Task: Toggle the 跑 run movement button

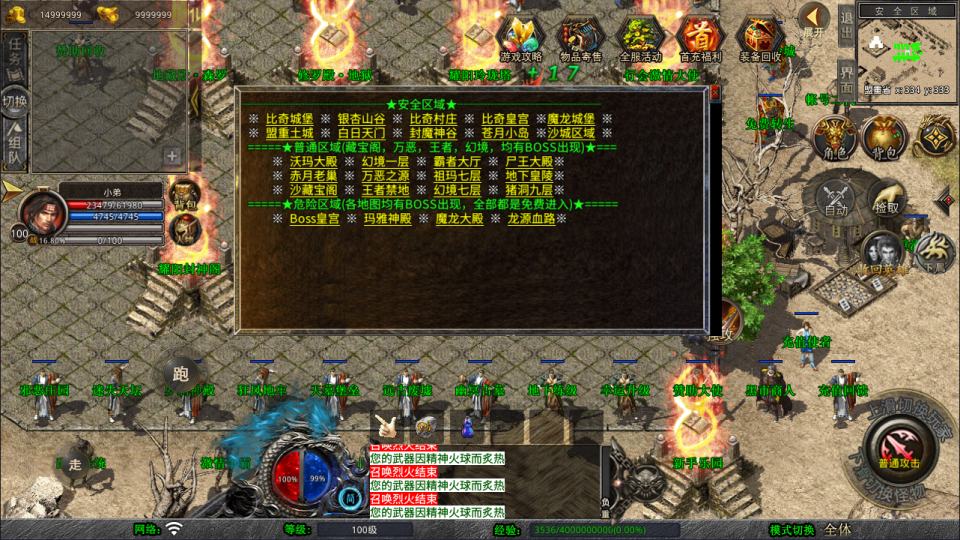Action: 181,374
